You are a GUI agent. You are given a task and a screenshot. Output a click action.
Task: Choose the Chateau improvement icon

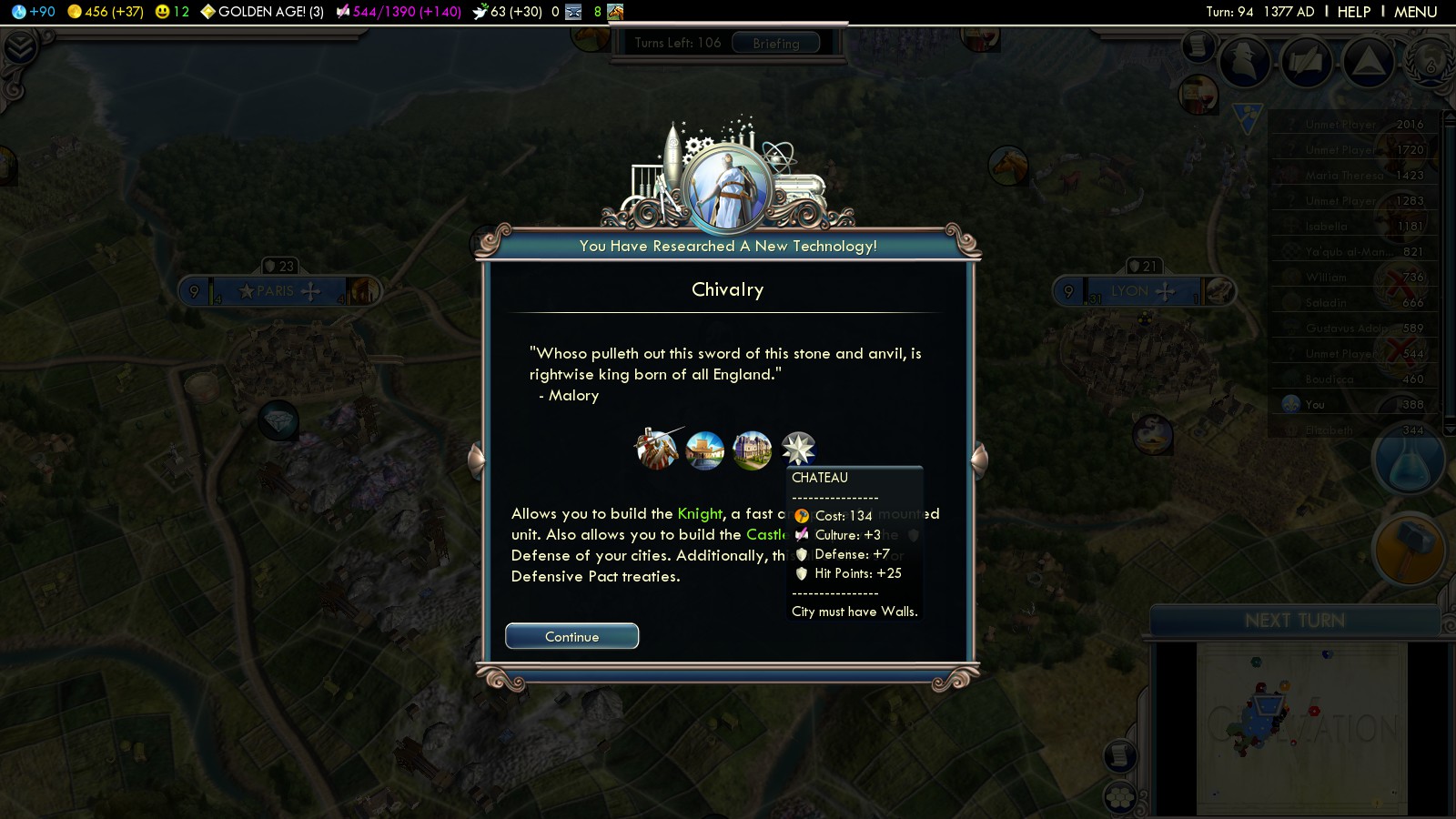[x=752, y=450]
